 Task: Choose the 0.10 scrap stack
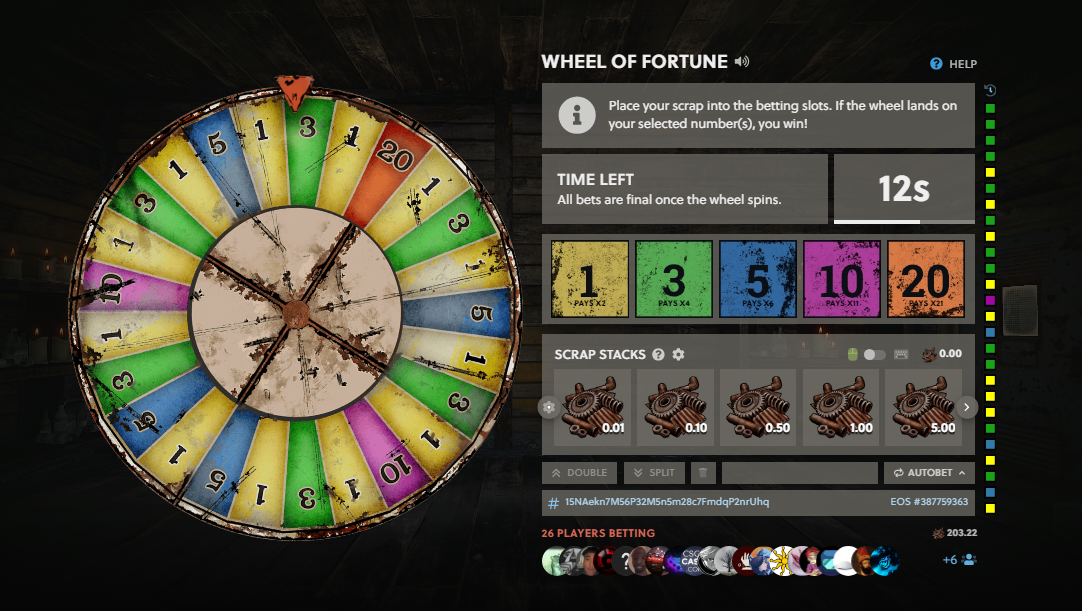click(x=675, y=407)
